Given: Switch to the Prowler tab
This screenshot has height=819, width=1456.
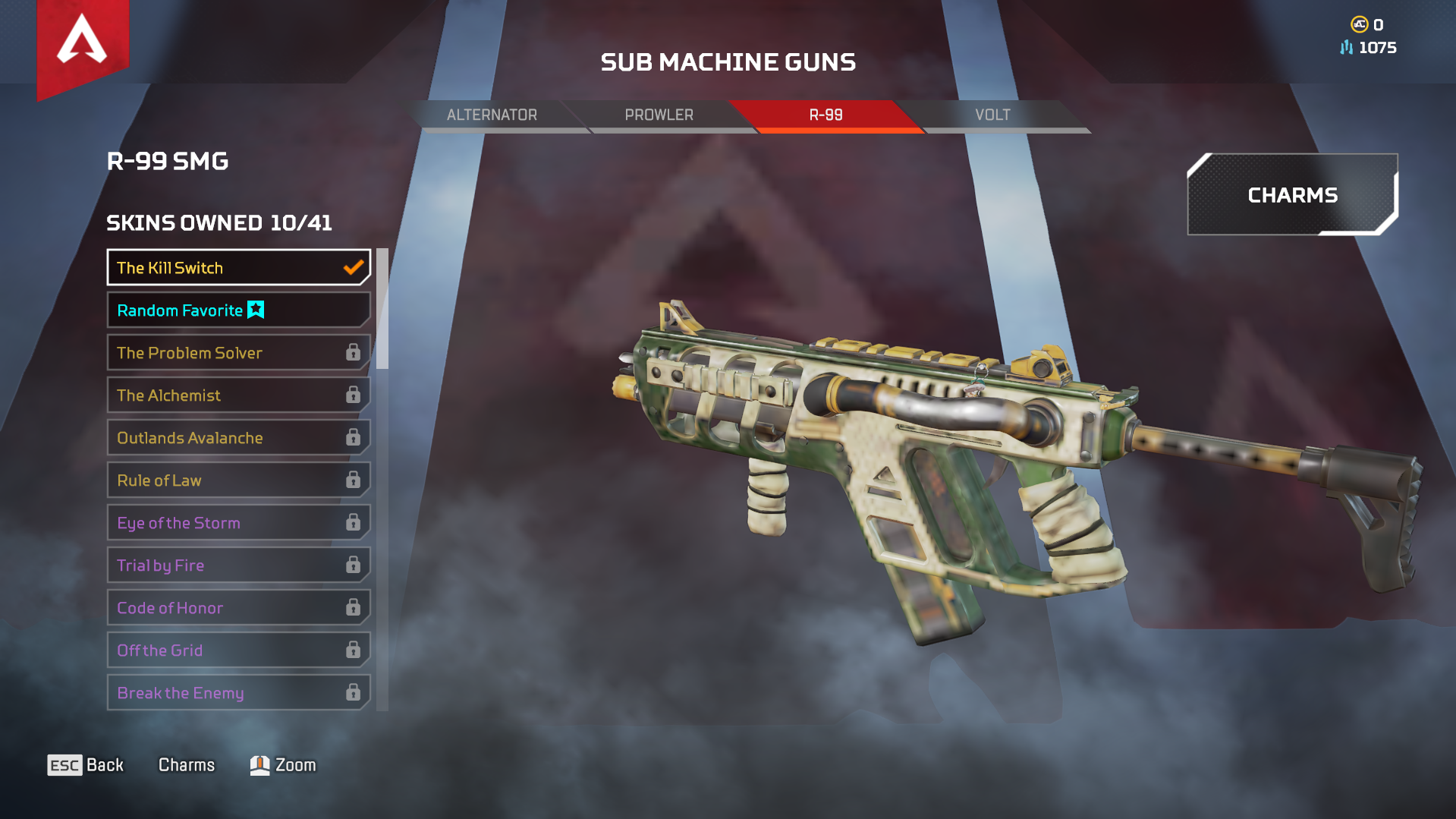Looking at the screenshot, I should (659, 115).
